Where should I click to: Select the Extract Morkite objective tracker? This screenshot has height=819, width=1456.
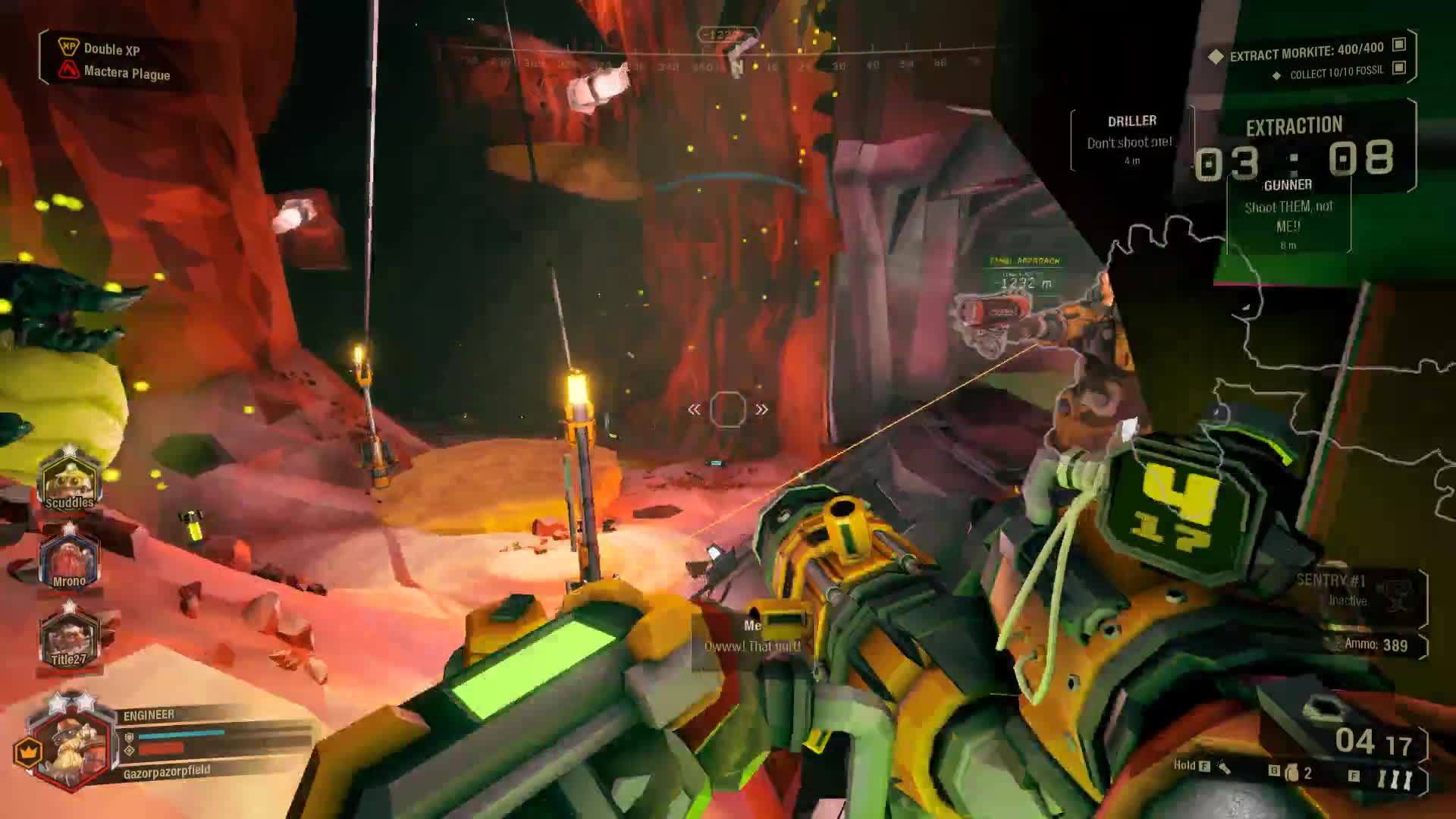pos(1307,51)
